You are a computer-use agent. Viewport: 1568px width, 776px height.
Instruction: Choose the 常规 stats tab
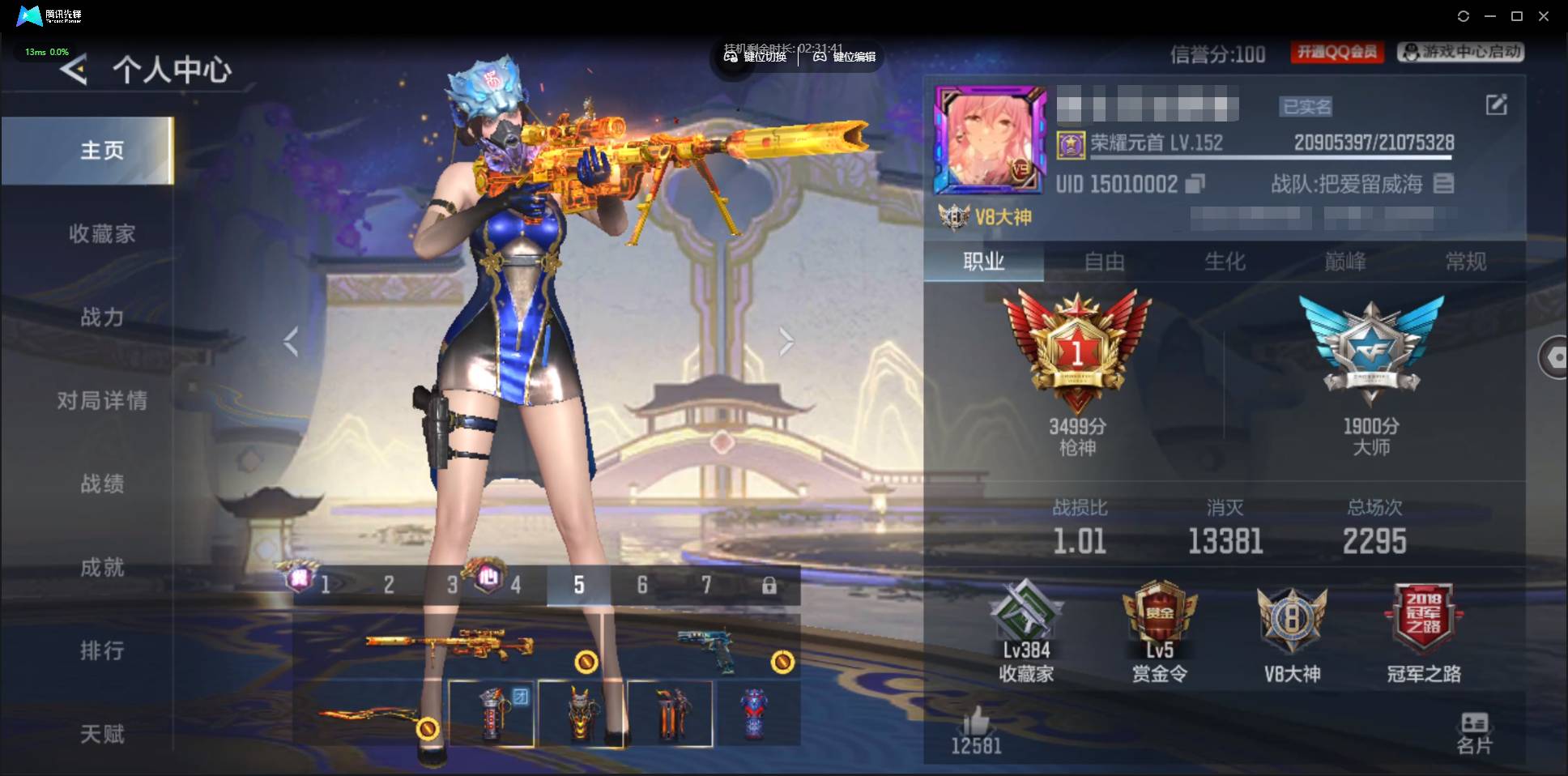pyautogui.click(x=1465, y=262)
